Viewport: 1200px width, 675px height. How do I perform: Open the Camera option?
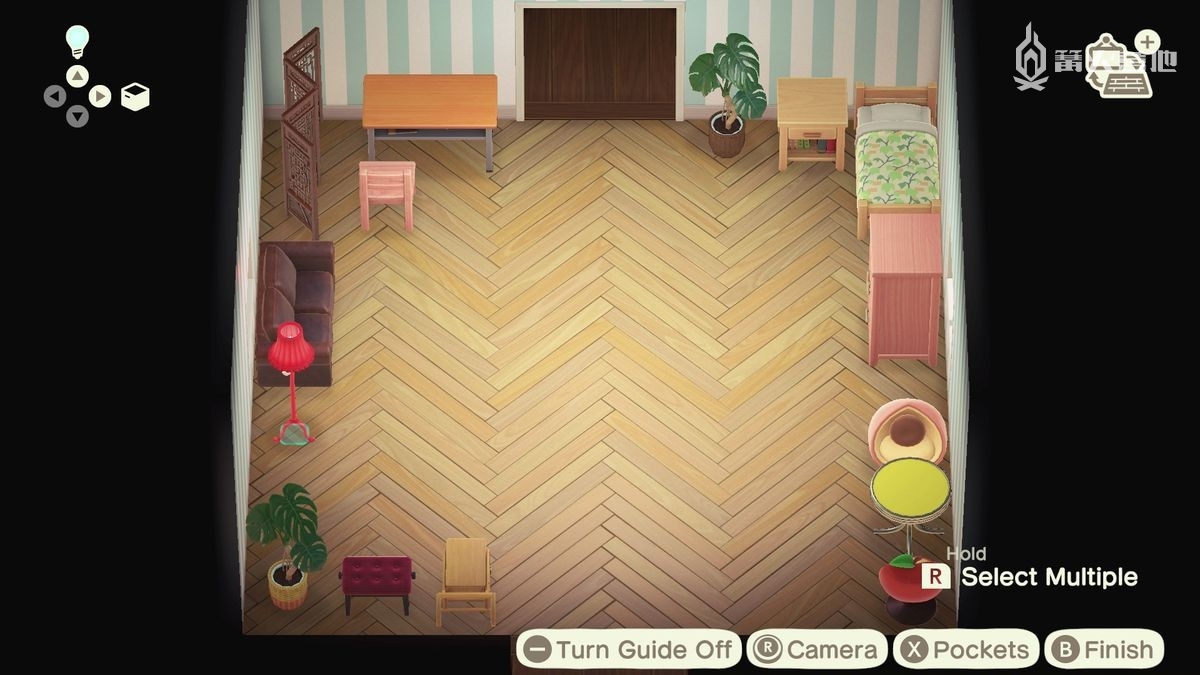click(817, 650)
